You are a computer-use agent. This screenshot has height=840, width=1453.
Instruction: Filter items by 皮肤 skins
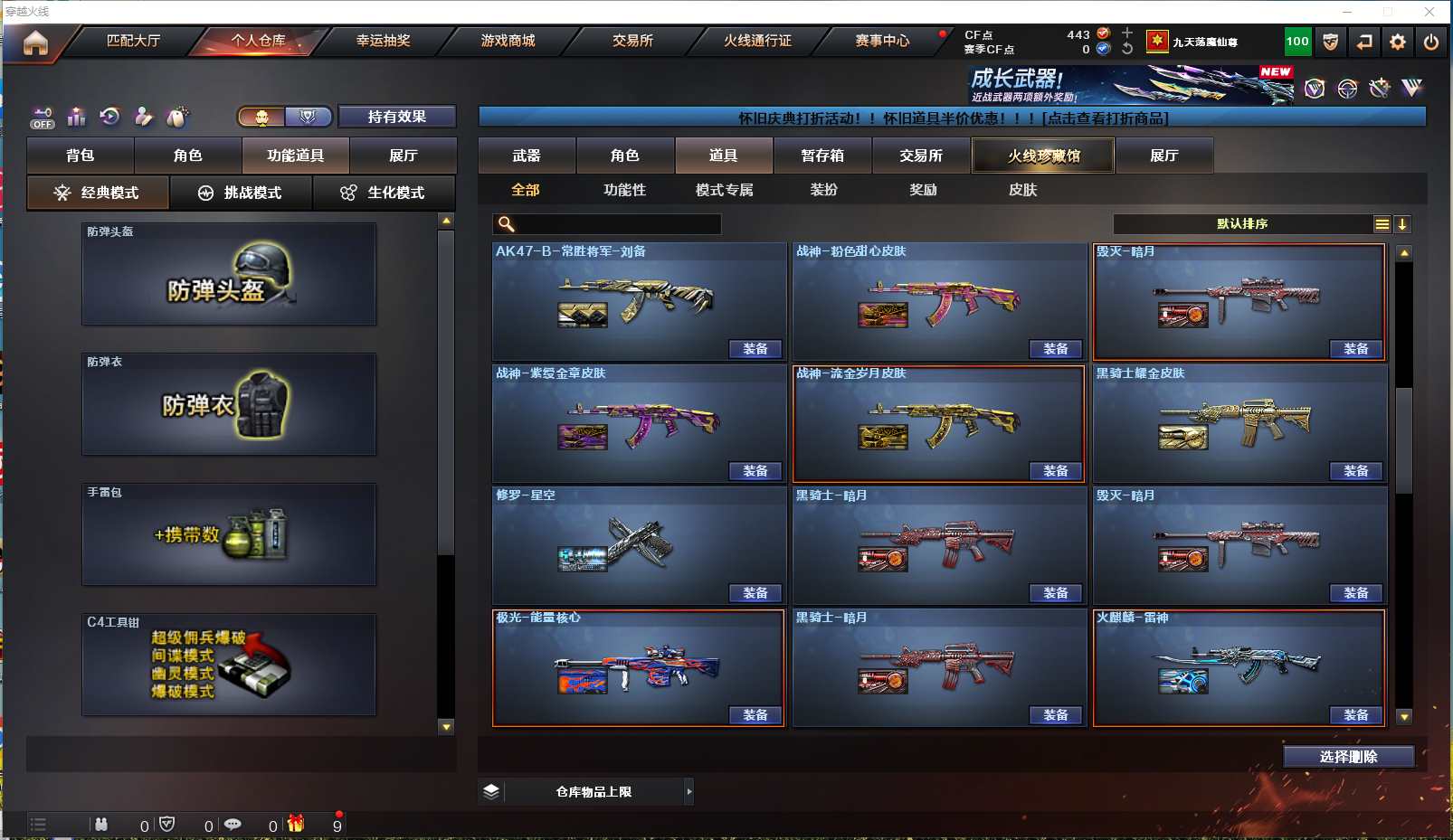(x=1022, y=190)
